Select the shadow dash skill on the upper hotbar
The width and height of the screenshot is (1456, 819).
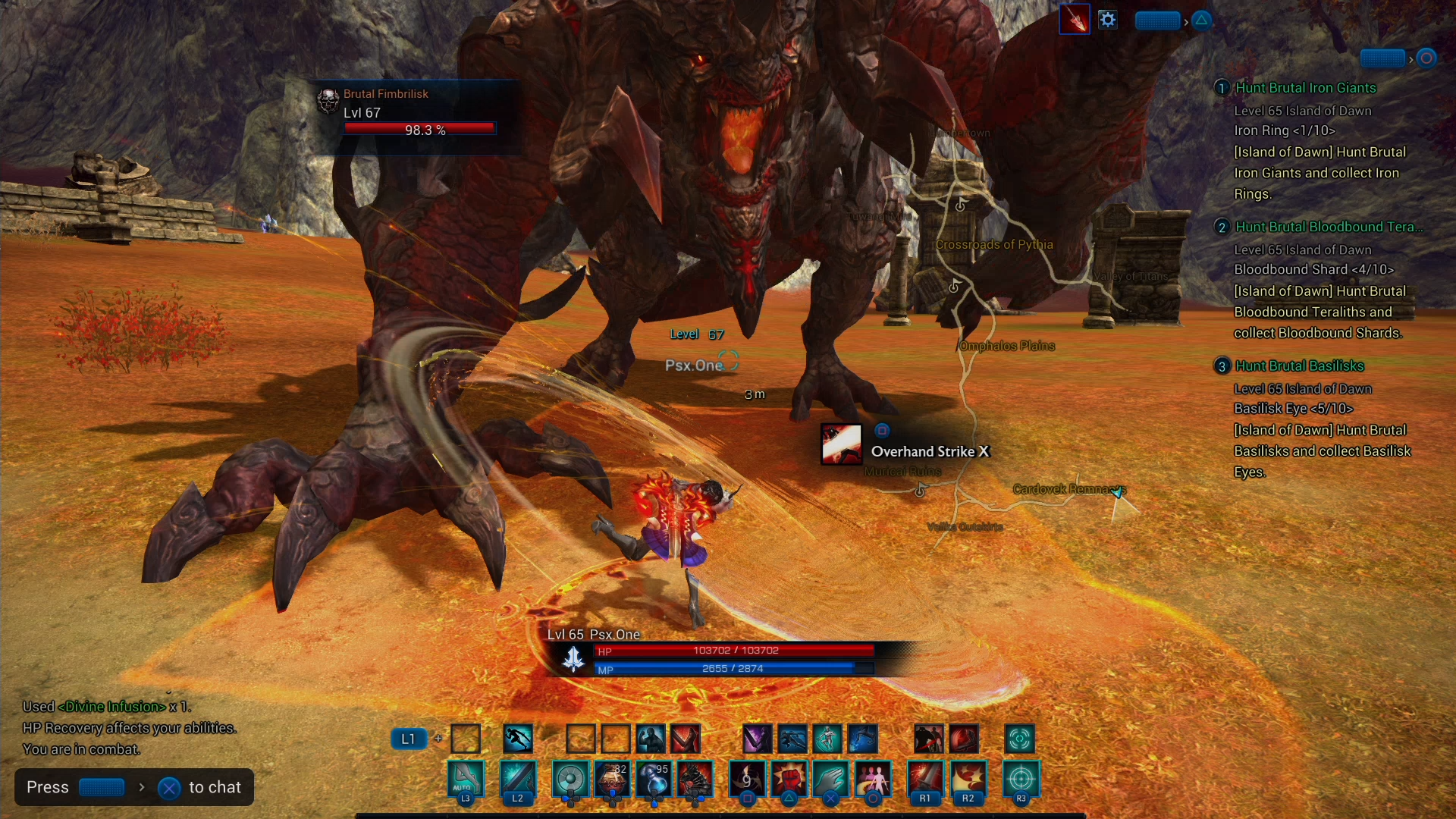[x=517, y=739]
